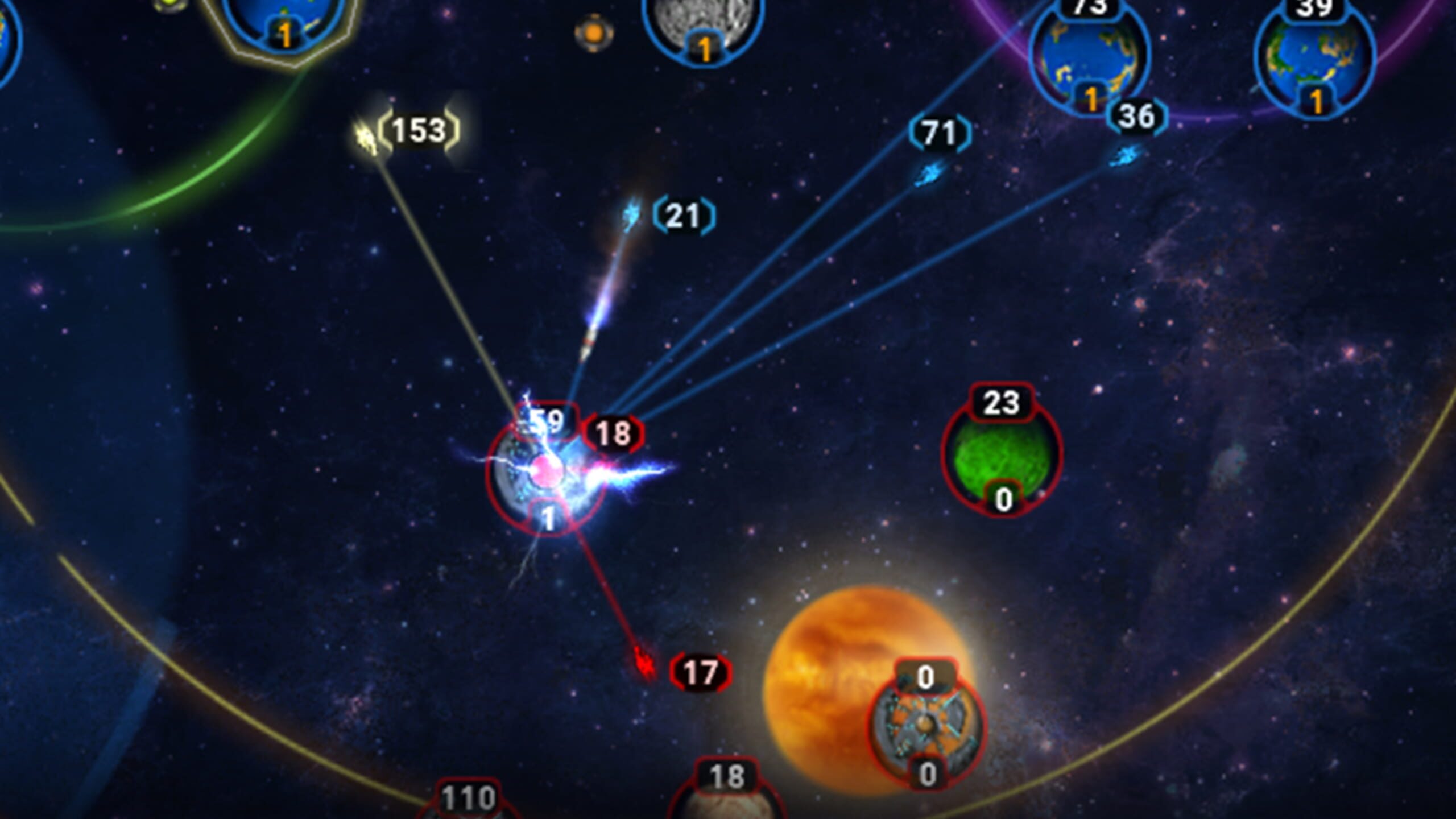Click the blue Earth planet with 73 ships
1456x819 pixels.
pos(1090,51)
